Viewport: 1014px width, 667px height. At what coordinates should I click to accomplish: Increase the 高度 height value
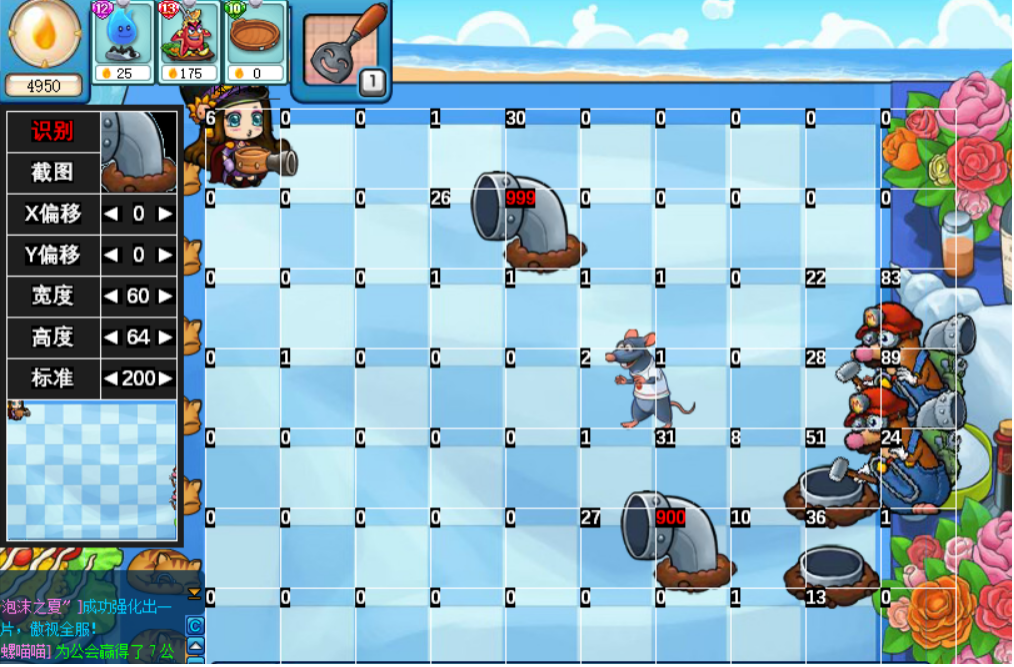click(x=166, y=338)
